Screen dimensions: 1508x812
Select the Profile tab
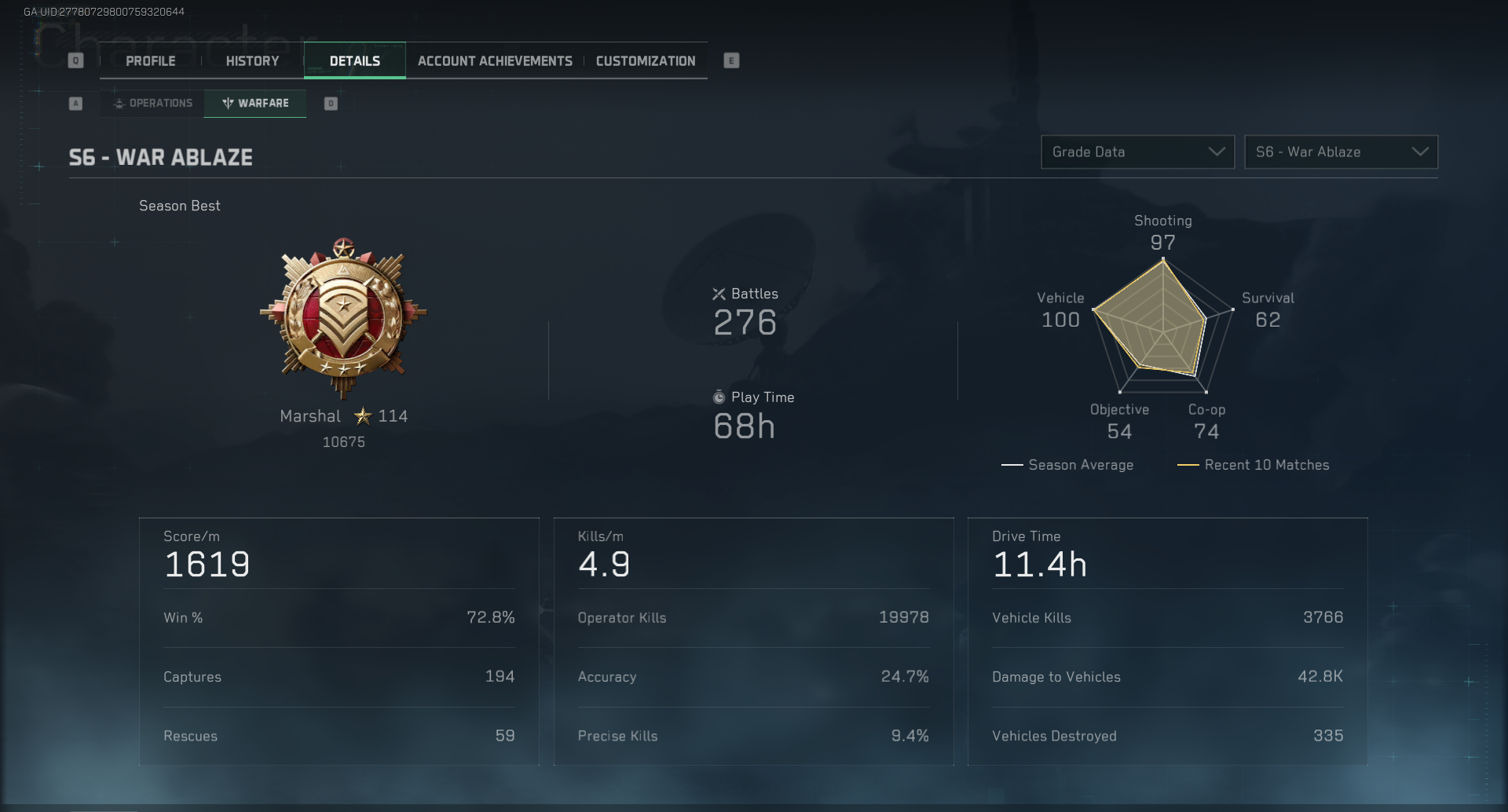[x=152, y=60]
